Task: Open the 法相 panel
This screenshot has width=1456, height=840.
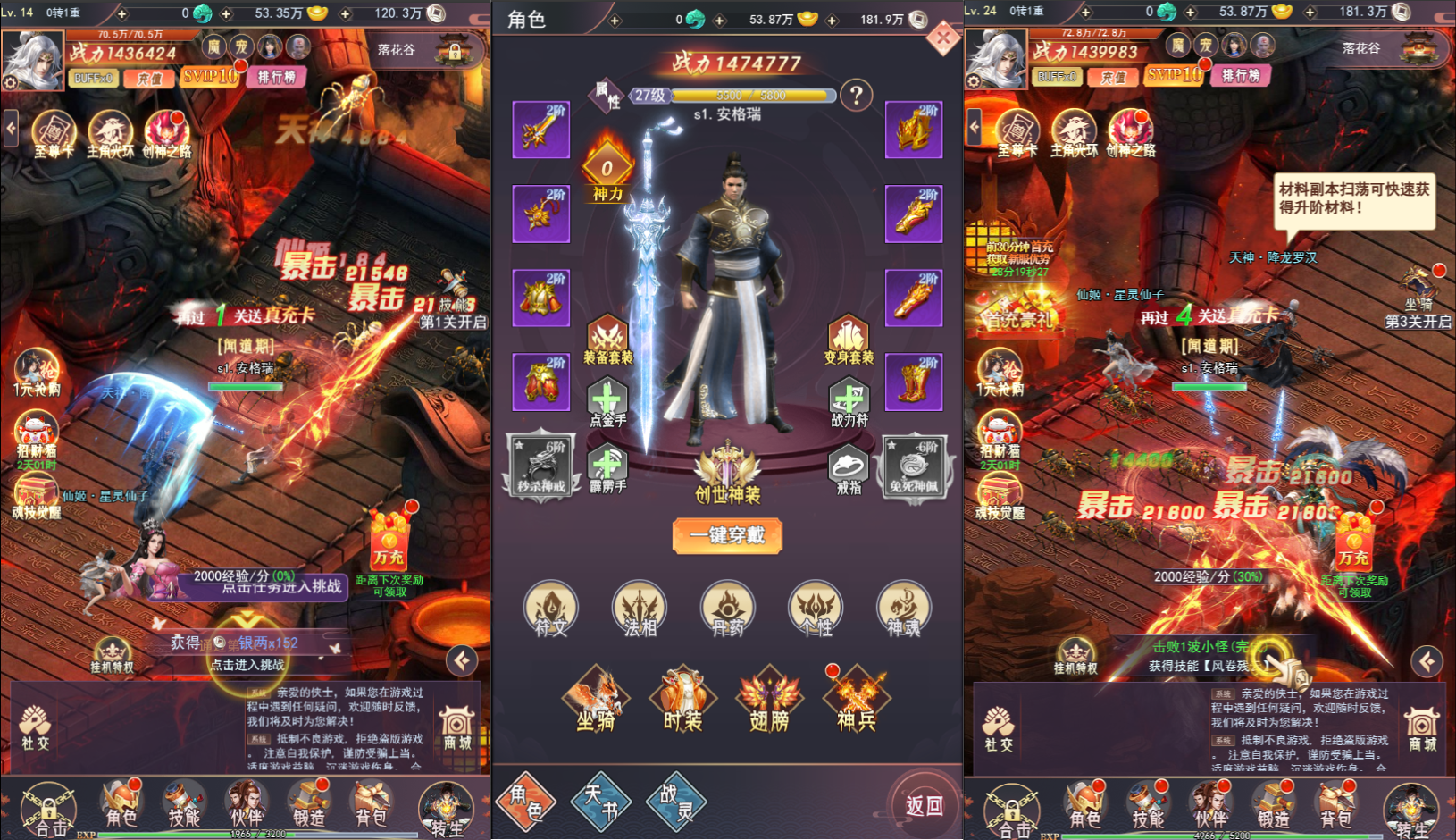Action: click(639, 610)
